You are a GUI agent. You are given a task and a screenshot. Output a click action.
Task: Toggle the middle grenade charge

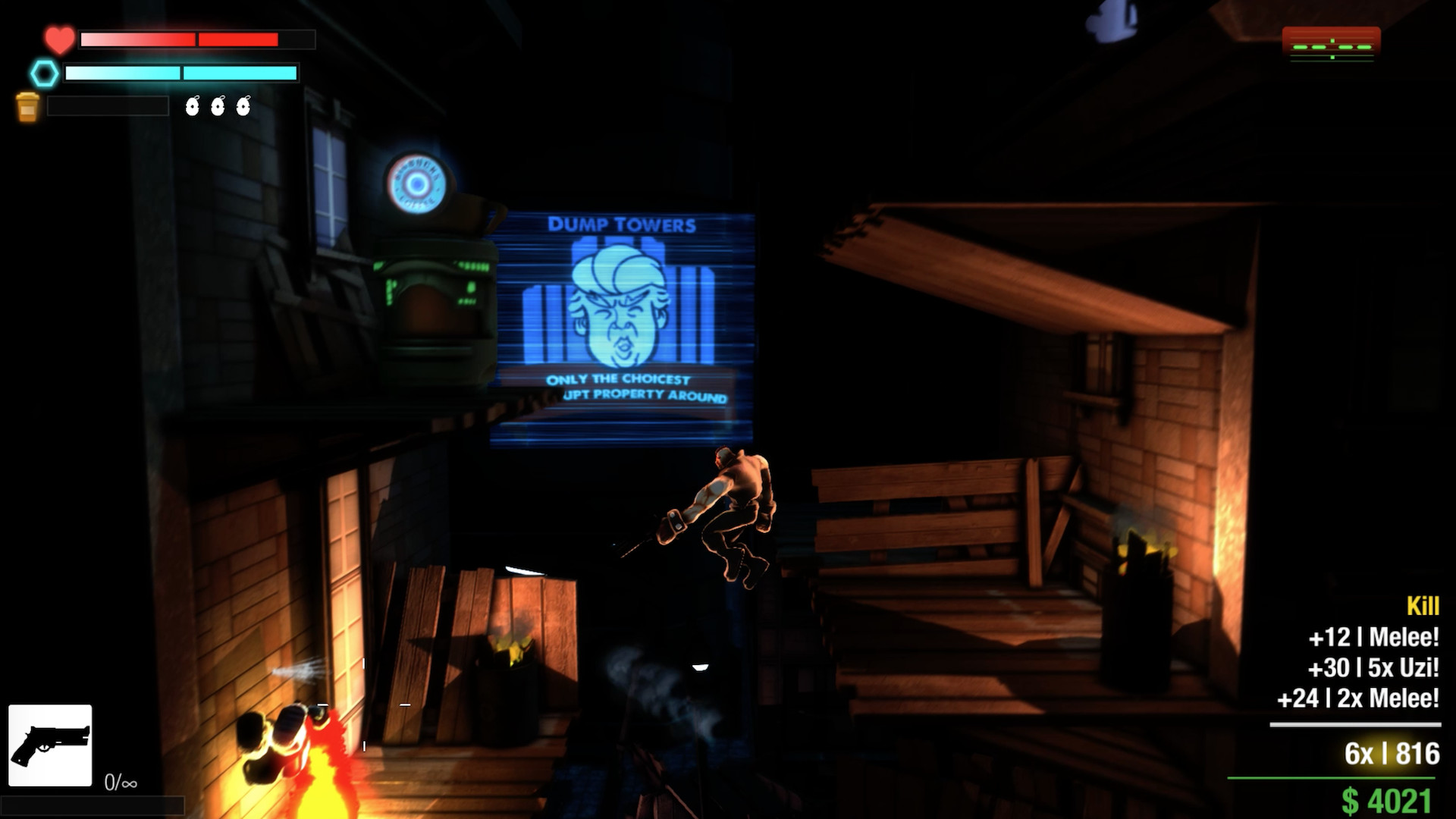click(x=217, y=106)
